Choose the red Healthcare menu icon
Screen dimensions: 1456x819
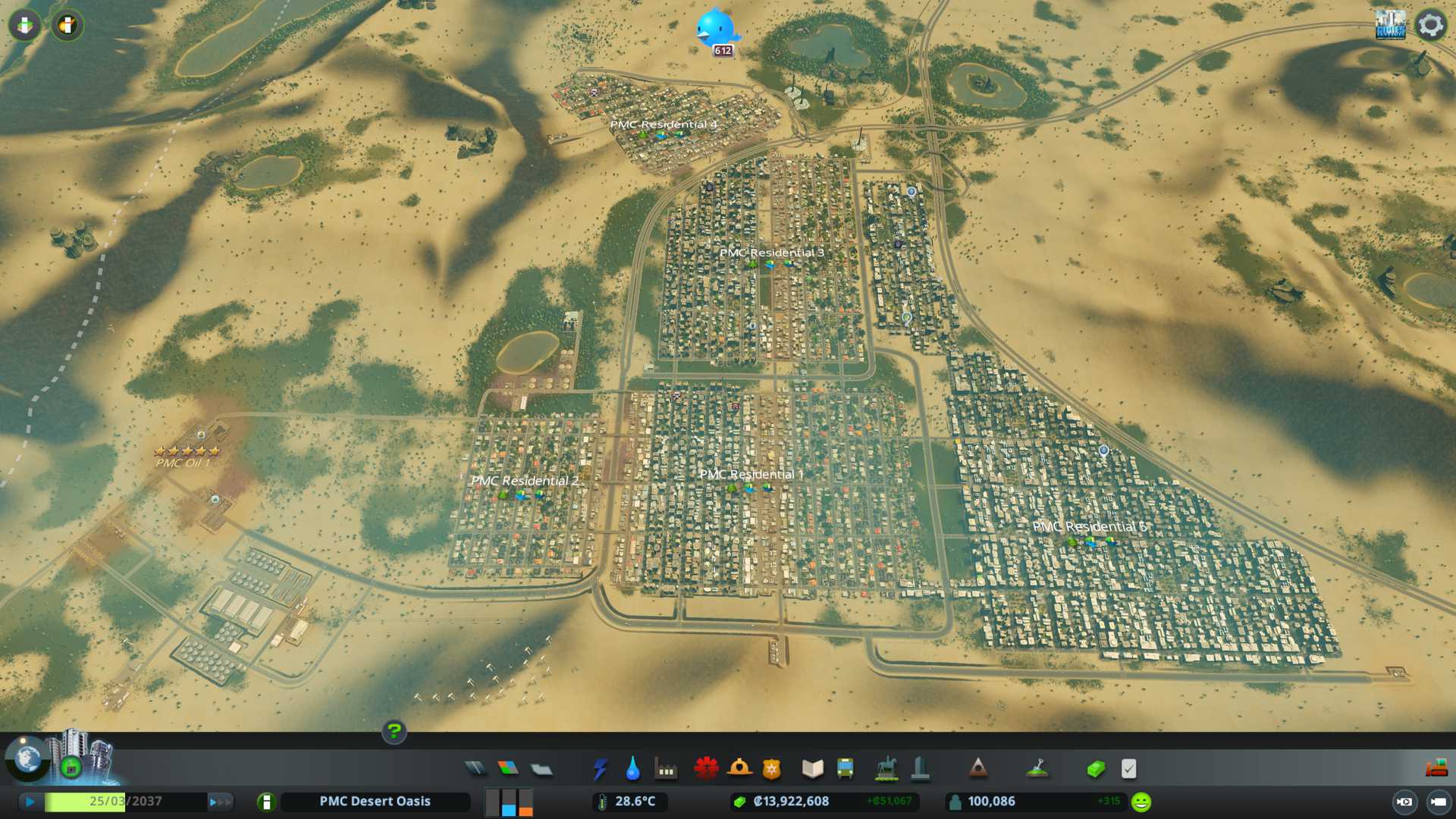tap(706, 769)
